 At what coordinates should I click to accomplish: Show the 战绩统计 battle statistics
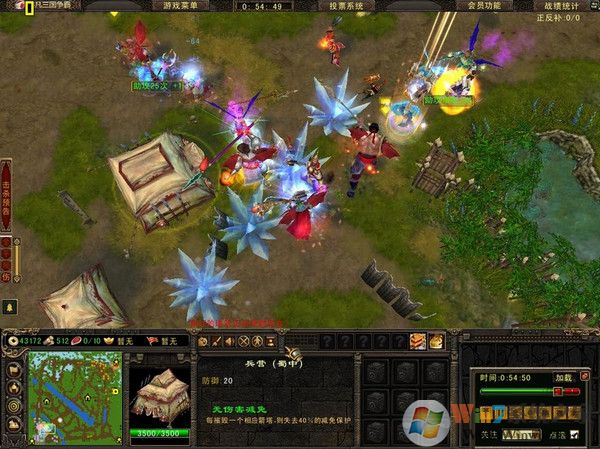click(560, 5)
